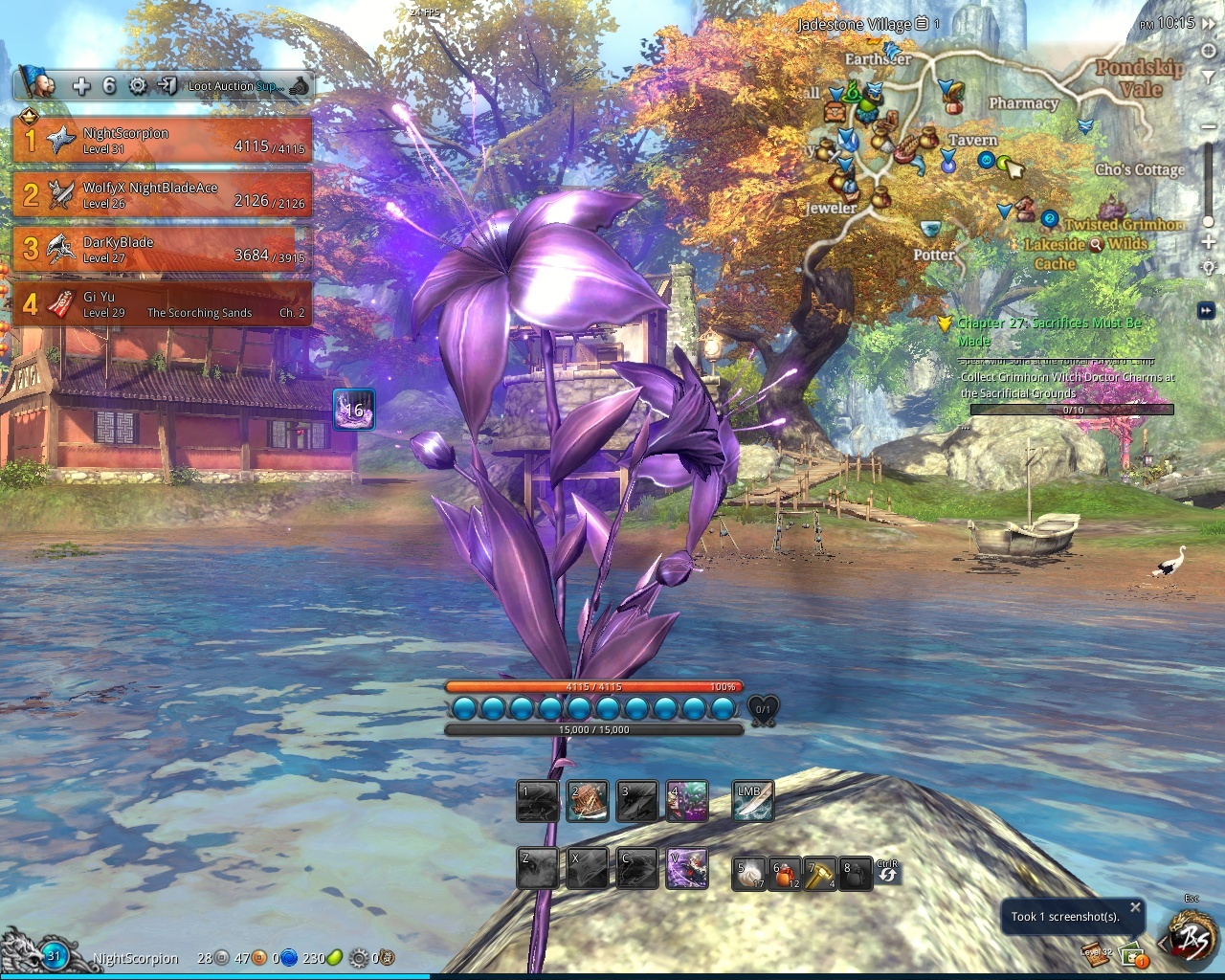Close the 'Took 1 screenshot(s)' notification
The width and height of the screenshot is (1225, 980).
coord(1135,907)
